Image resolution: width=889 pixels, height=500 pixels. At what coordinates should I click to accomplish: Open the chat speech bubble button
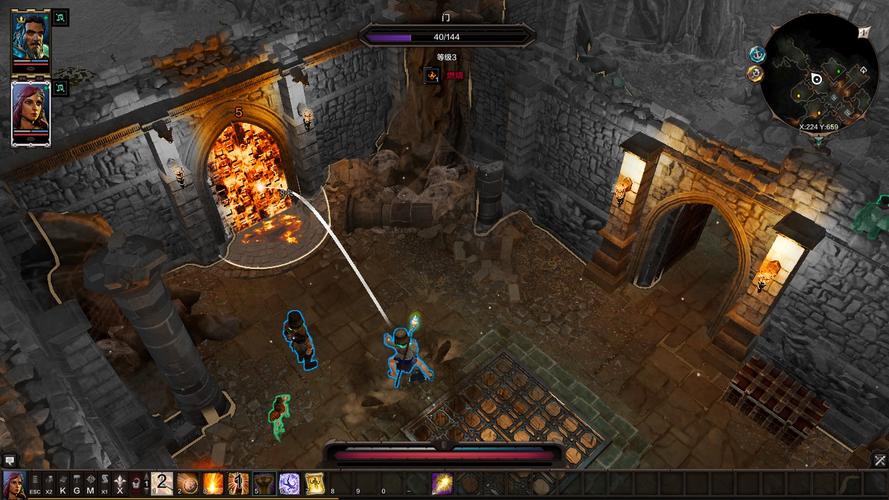coord(10,461)
